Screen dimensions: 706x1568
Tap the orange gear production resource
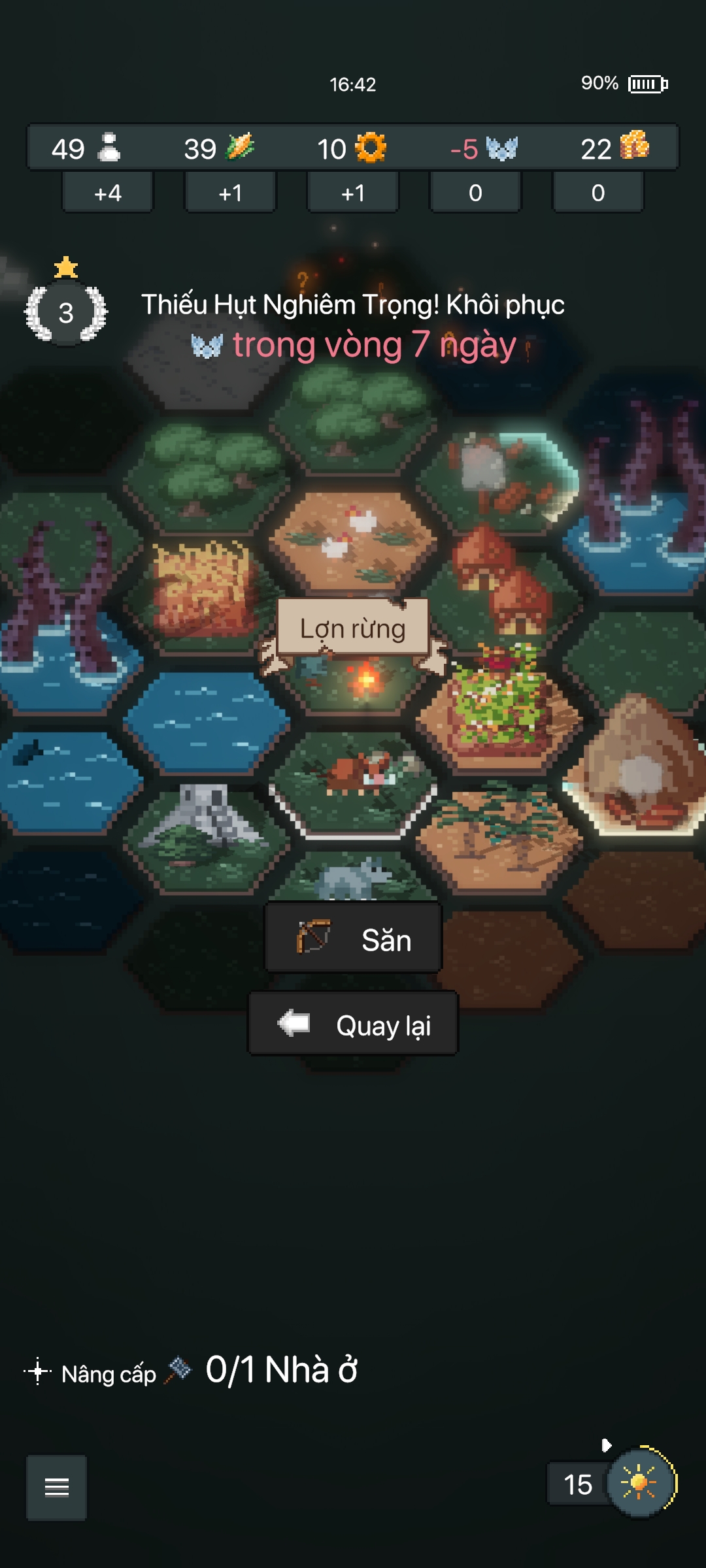pos(370,148)
